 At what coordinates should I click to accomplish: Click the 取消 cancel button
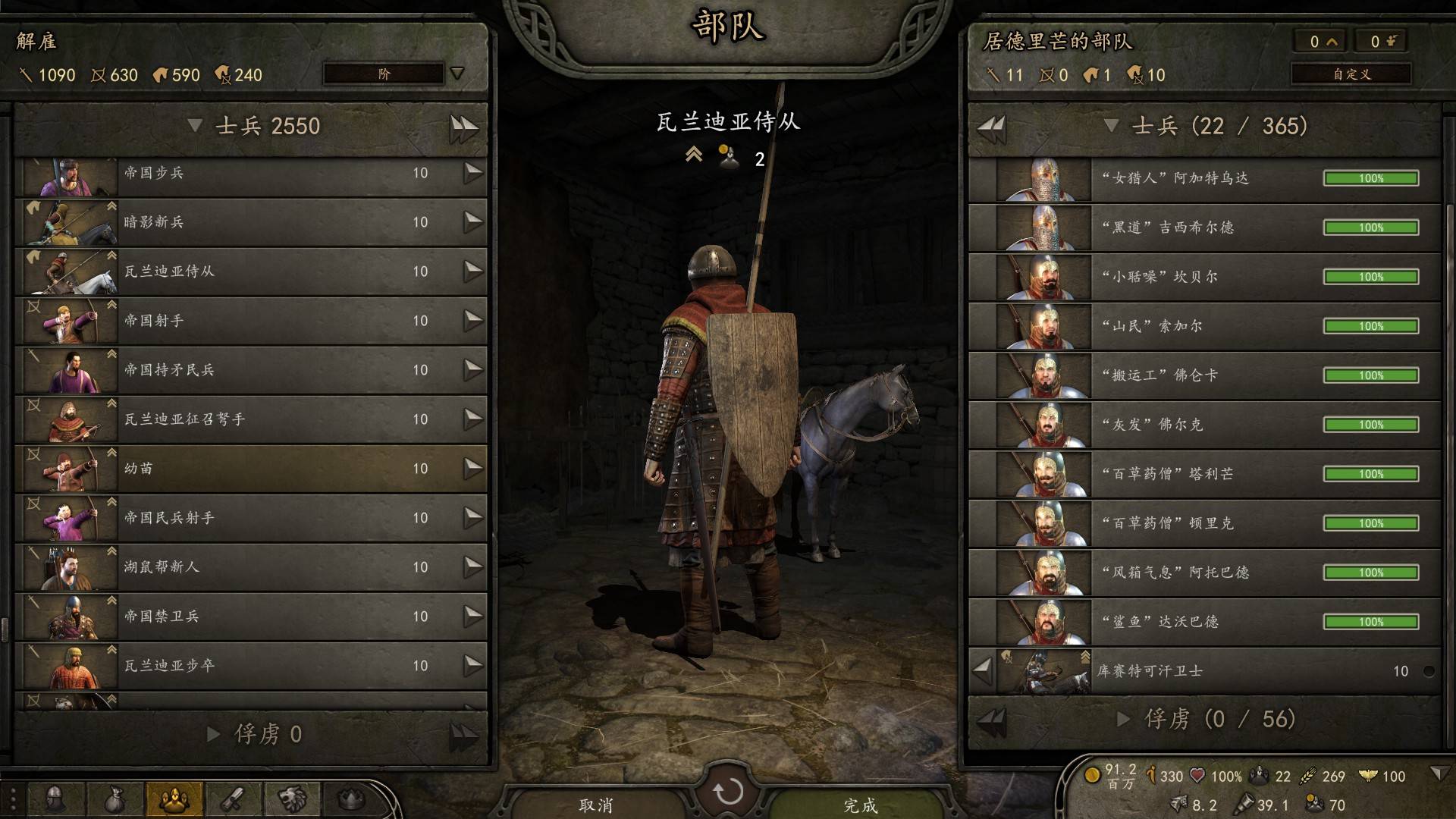coord(596,805)
